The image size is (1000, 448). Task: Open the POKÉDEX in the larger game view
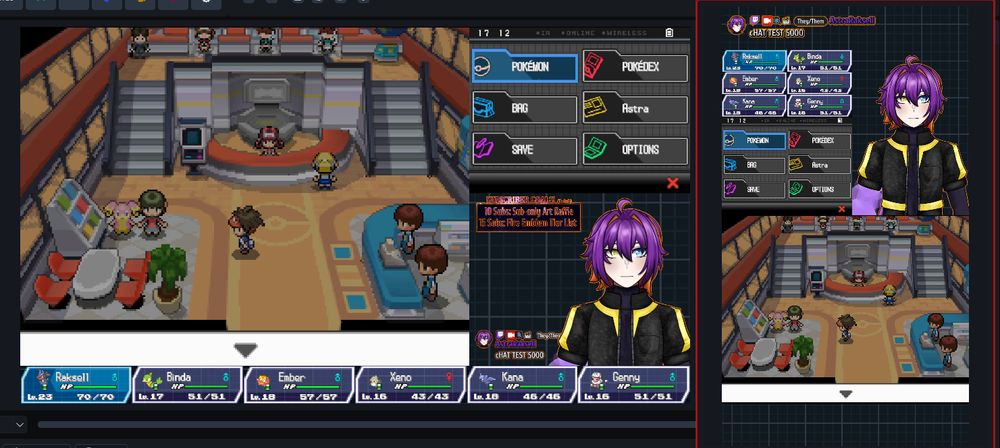tap(635, 67)
